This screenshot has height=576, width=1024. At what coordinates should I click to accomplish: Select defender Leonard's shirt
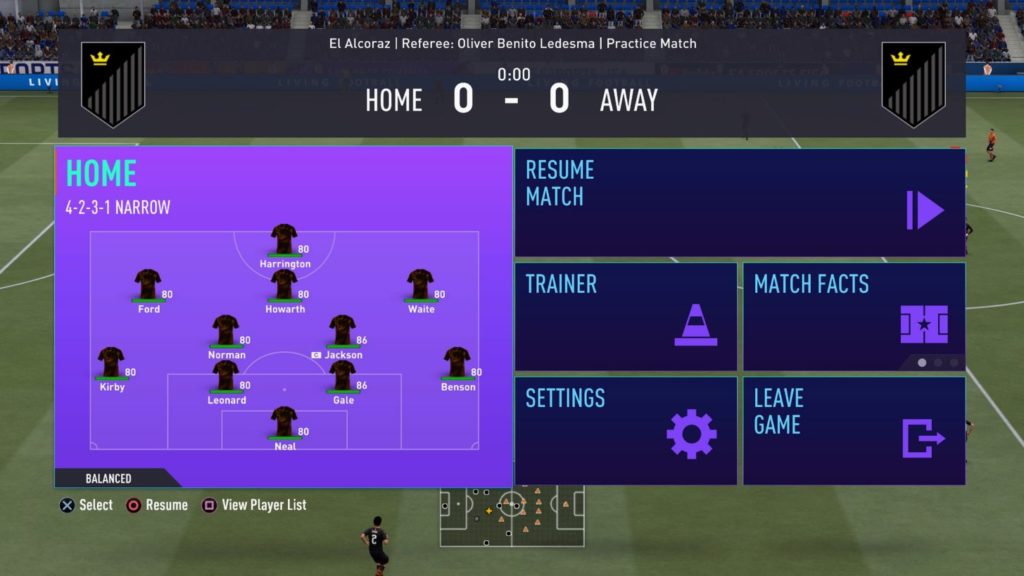(226, 375)
